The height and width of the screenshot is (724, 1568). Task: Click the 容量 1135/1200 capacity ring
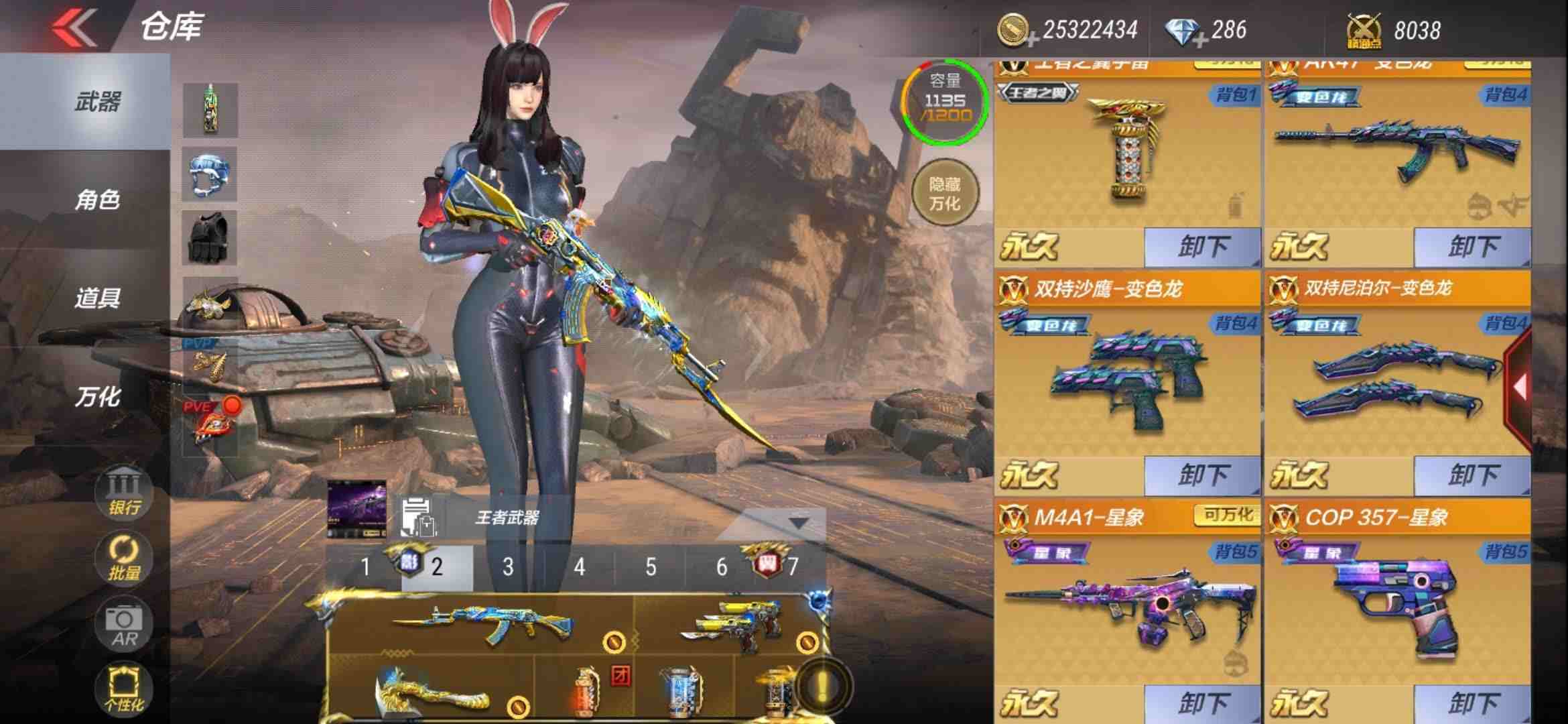[945, 107]
